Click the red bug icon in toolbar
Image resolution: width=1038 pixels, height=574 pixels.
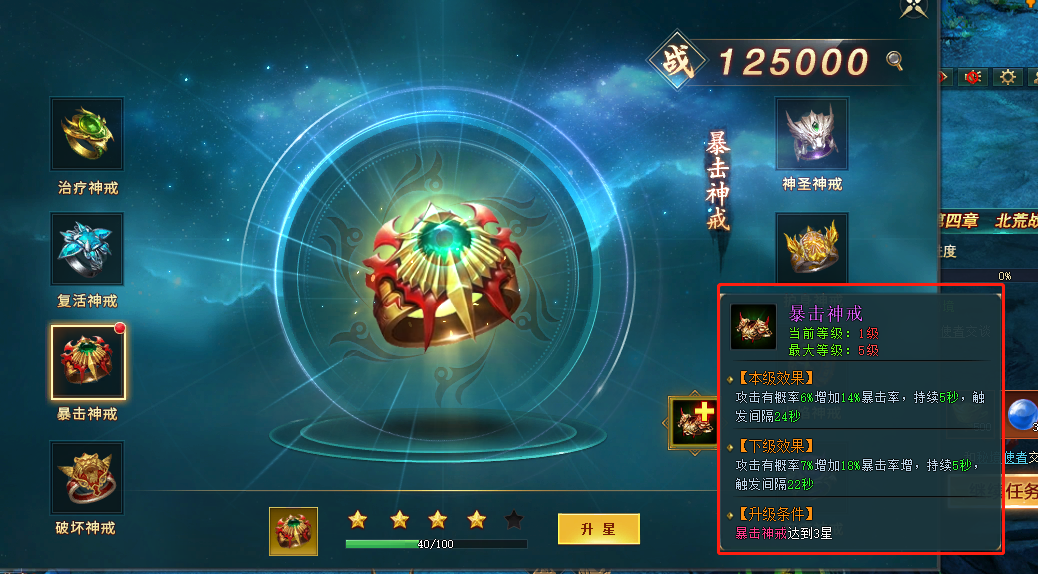pos(971,77)
